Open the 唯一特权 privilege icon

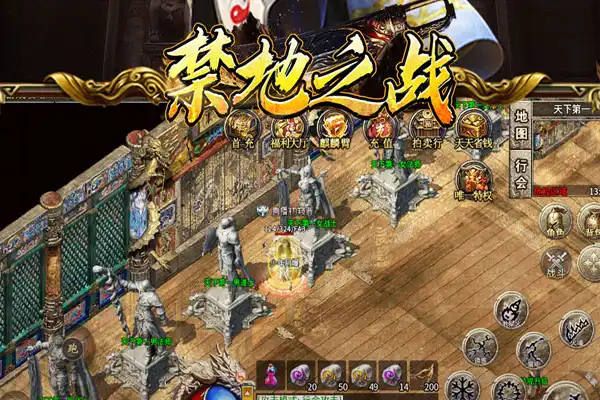472,177
